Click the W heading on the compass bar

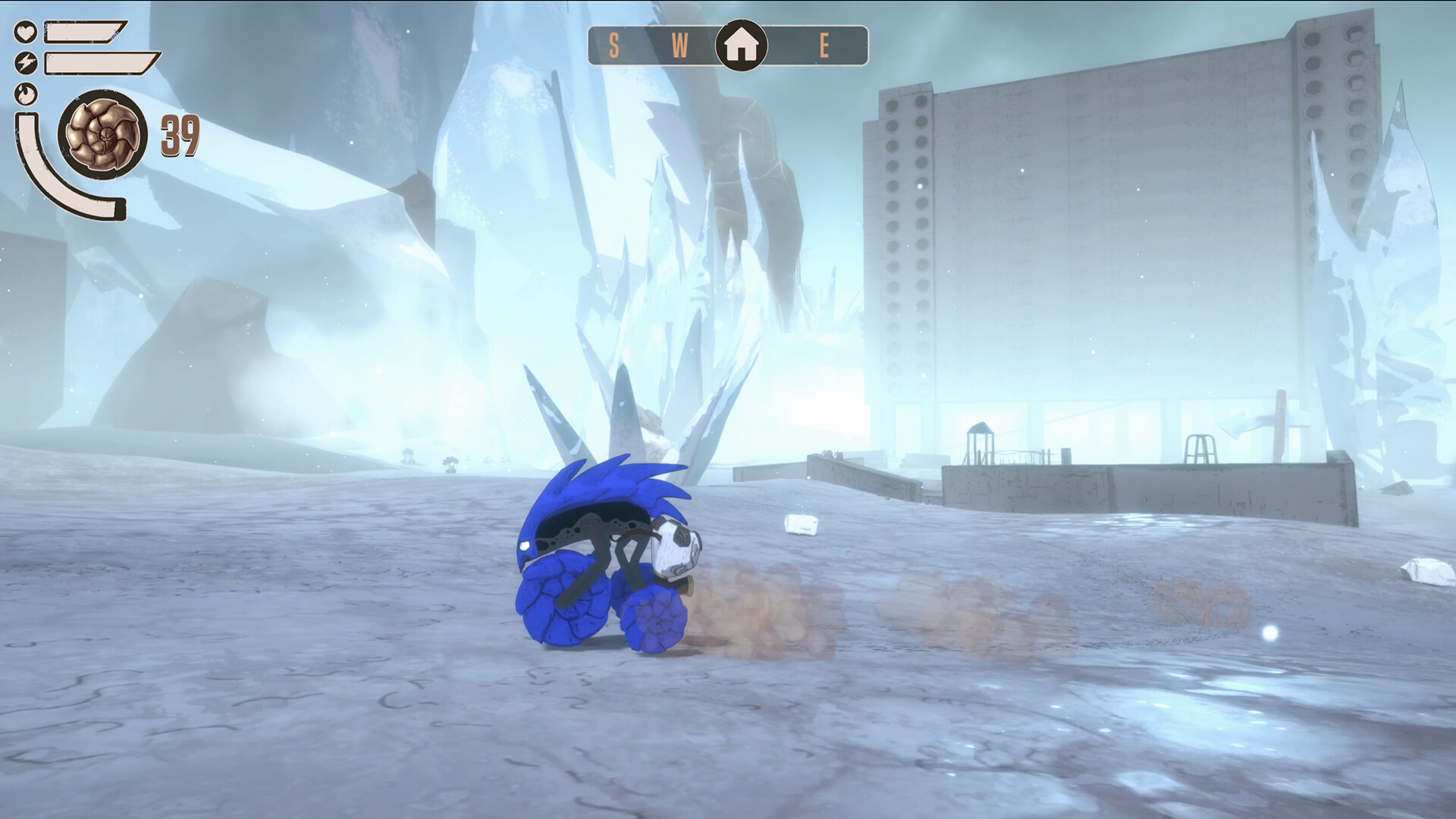pos(679,46)
